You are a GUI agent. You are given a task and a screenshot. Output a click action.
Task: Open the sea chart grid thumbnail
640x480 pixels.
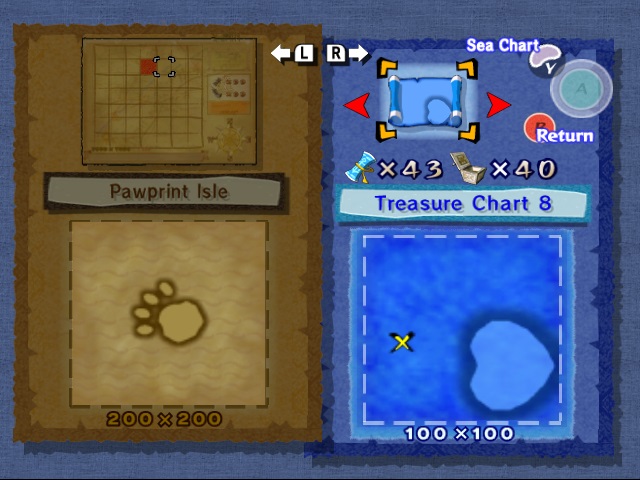click(169, 101)
